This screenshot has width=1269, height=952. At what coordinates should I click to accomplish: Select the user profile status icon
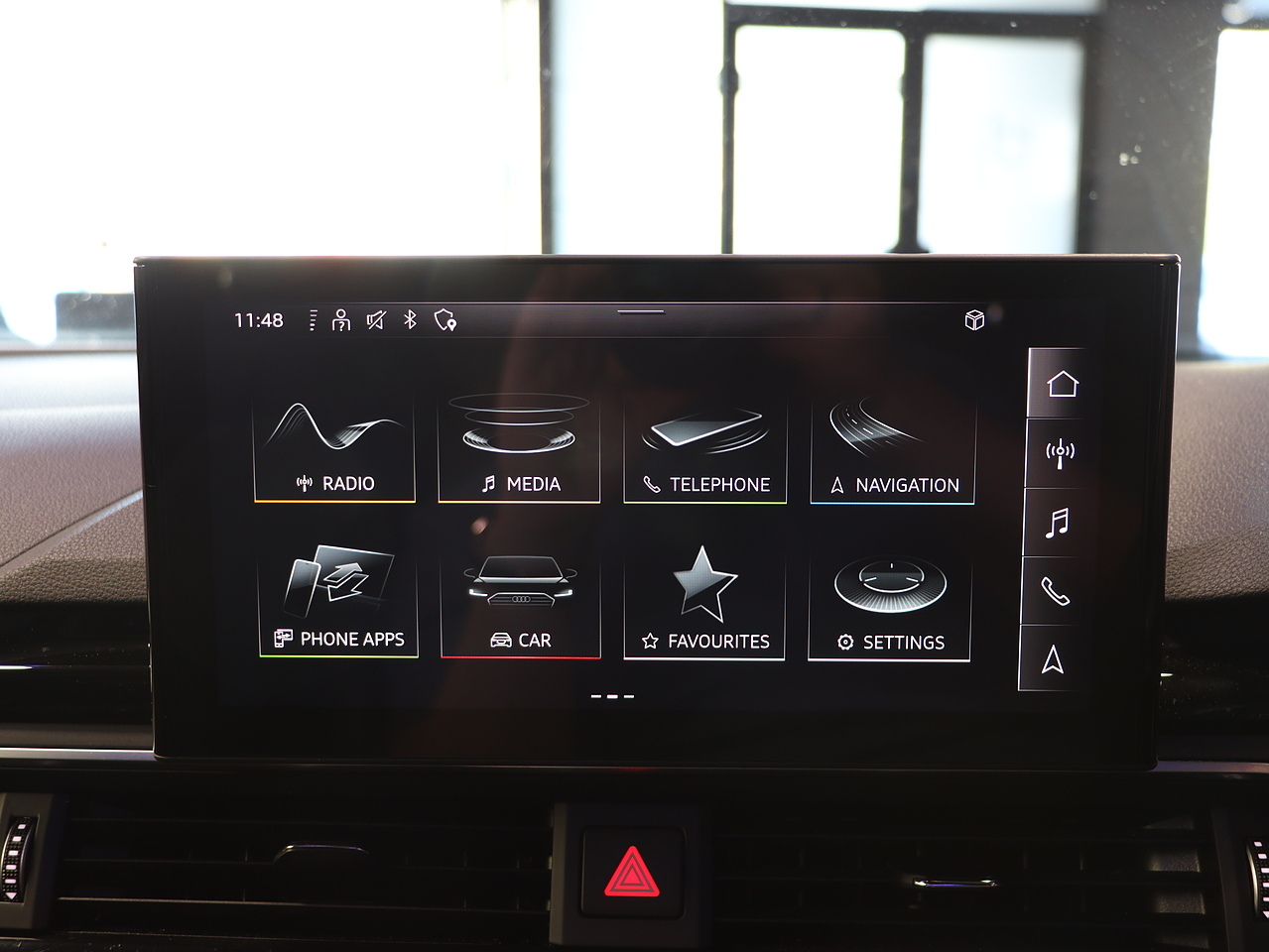pos(341,320)
